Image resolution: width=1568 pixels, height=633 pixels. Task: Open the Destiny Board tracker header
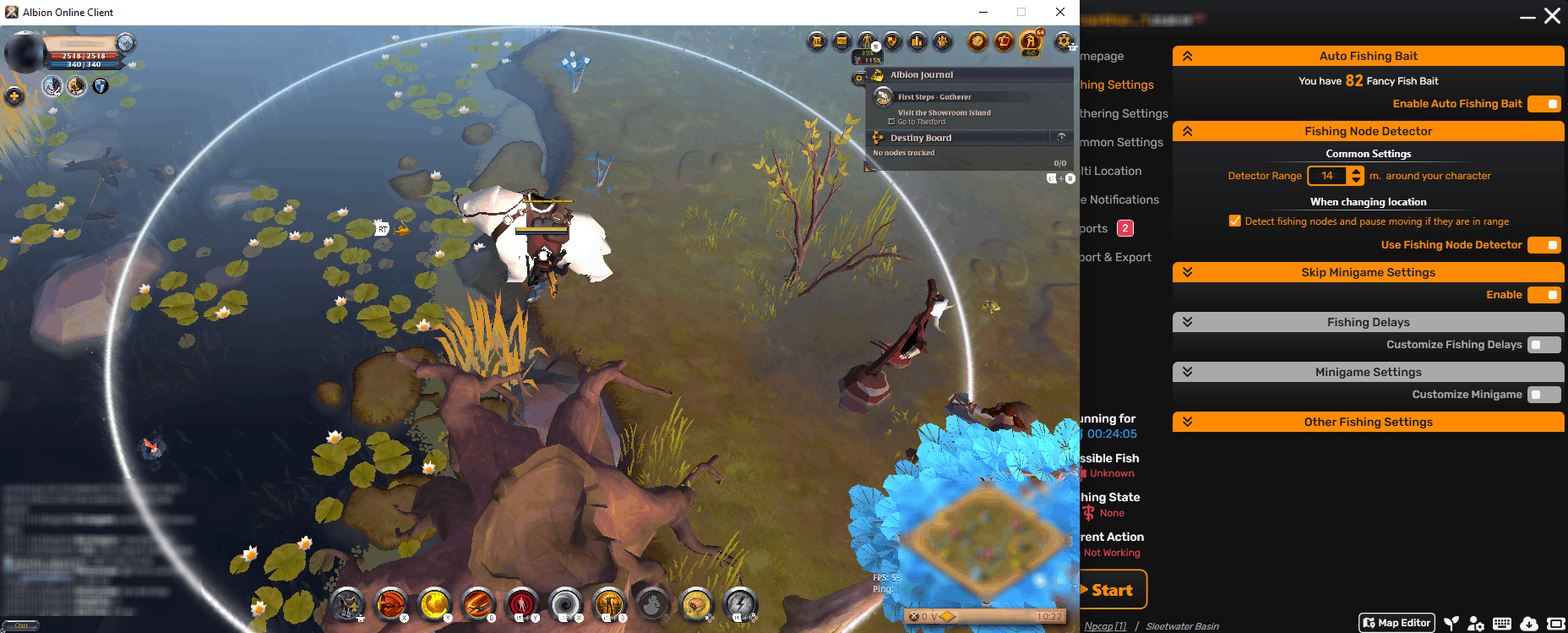921,138
